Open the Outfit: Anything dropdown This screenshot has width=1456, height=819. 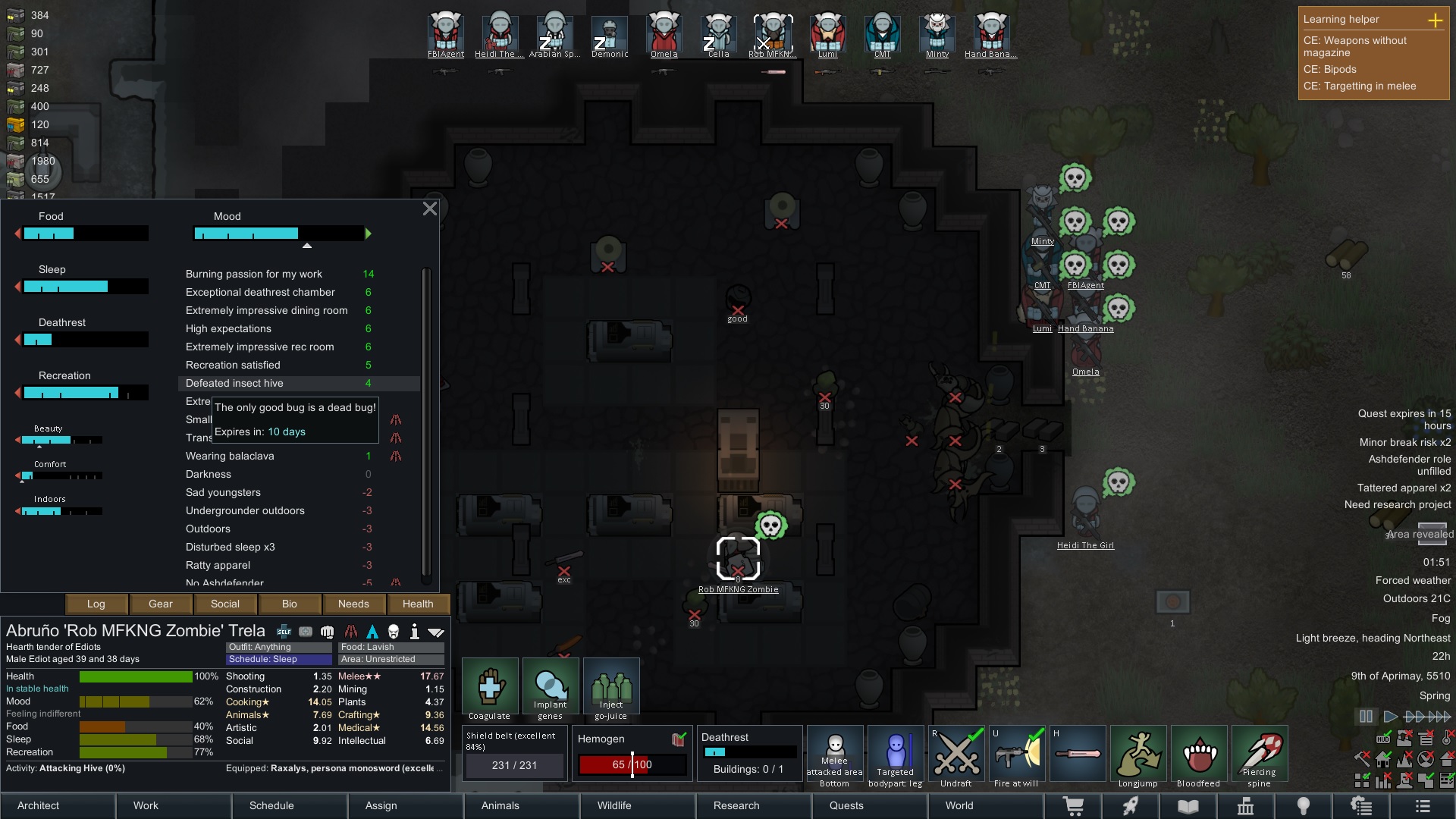point(278,647)
